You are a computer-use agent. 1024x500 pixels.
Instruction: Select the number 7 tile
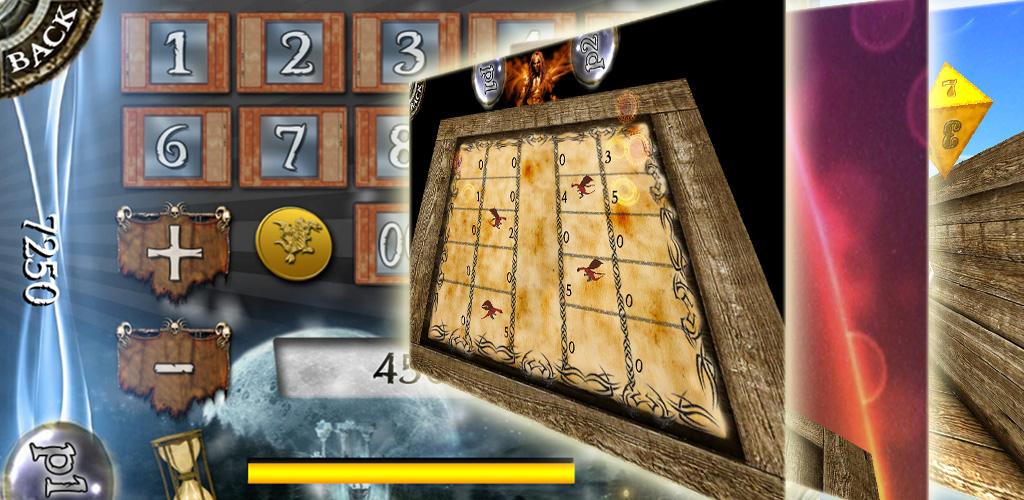[291, 148]
